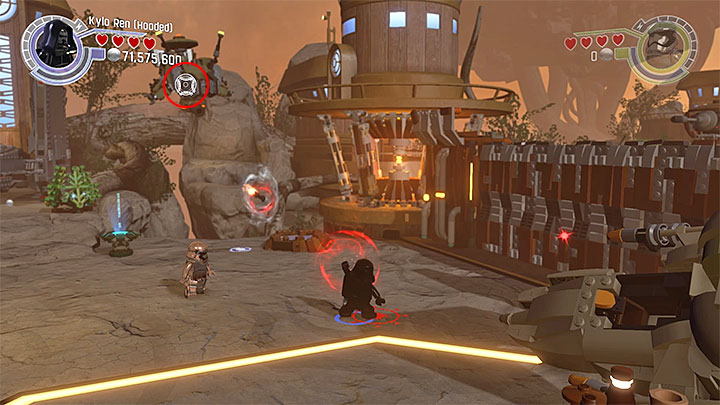This screenshot has width=720, height=405.
Task: Select the Kylo Ren (Hooded) character portrait
Action: click(57, 43)
